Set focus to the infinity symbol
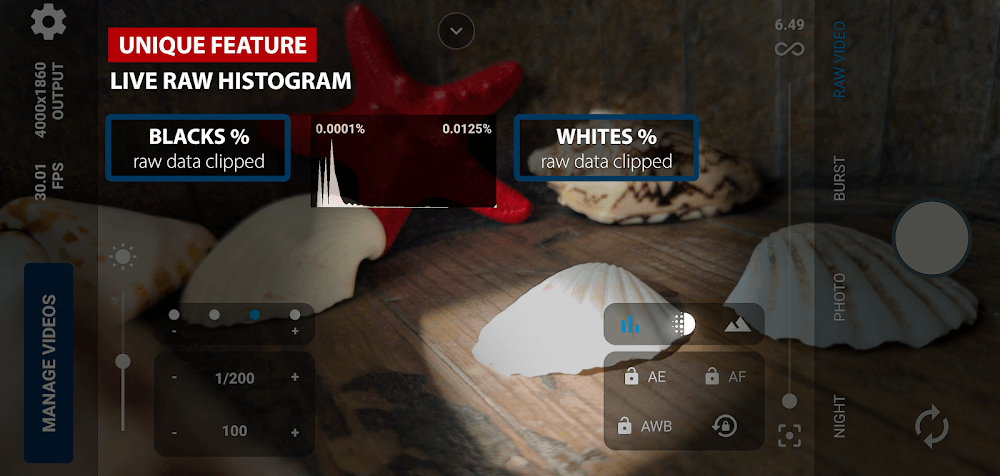Viewport: 1000px width, 476px height. coord(789,49)
